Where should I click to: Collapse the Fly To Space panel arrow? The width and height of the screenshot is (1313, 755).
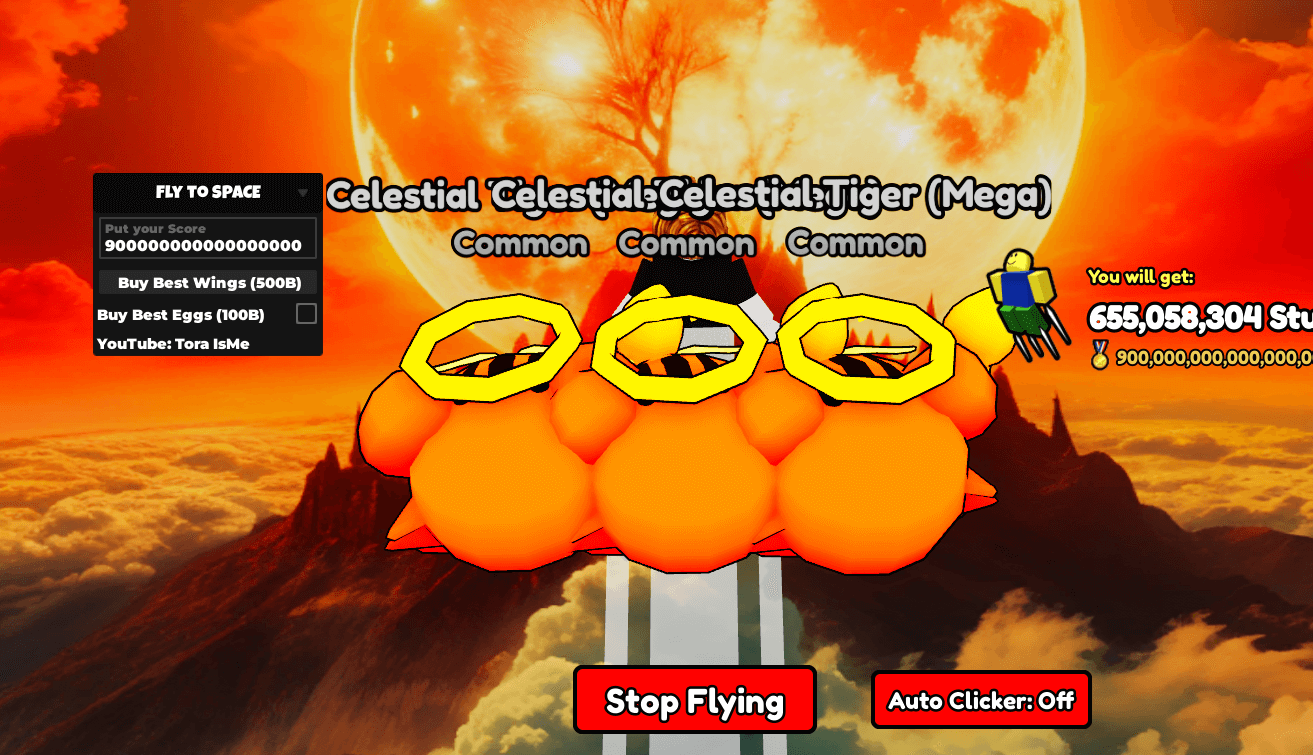[x=303, y=193]
